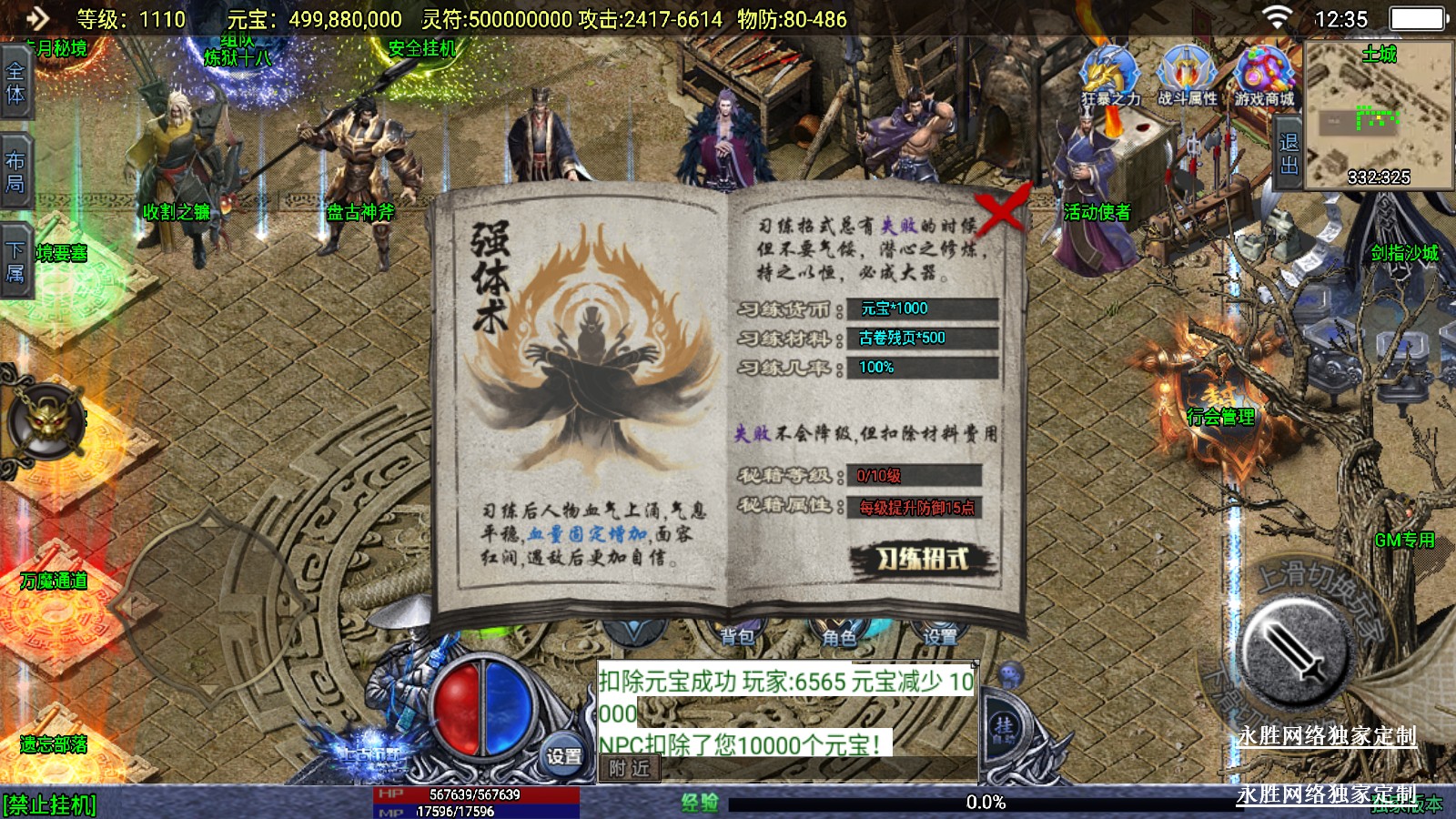This screenshot has width=1456, height=819.
Task: Open the 角色 character panel
Action: 839,636
